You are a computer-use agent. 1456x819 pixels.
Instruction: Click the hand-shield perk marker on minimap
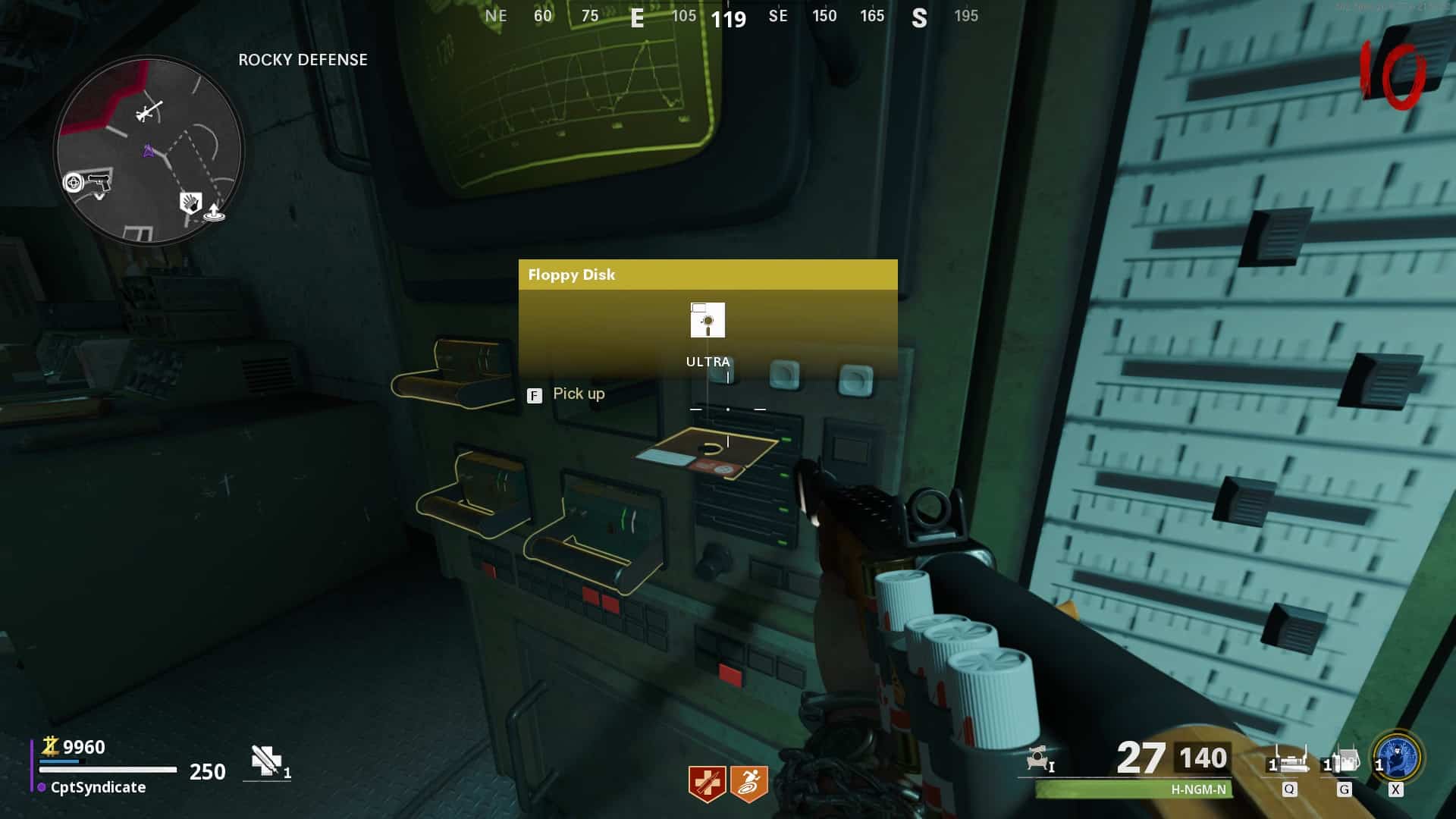click(x=190, y=202)
